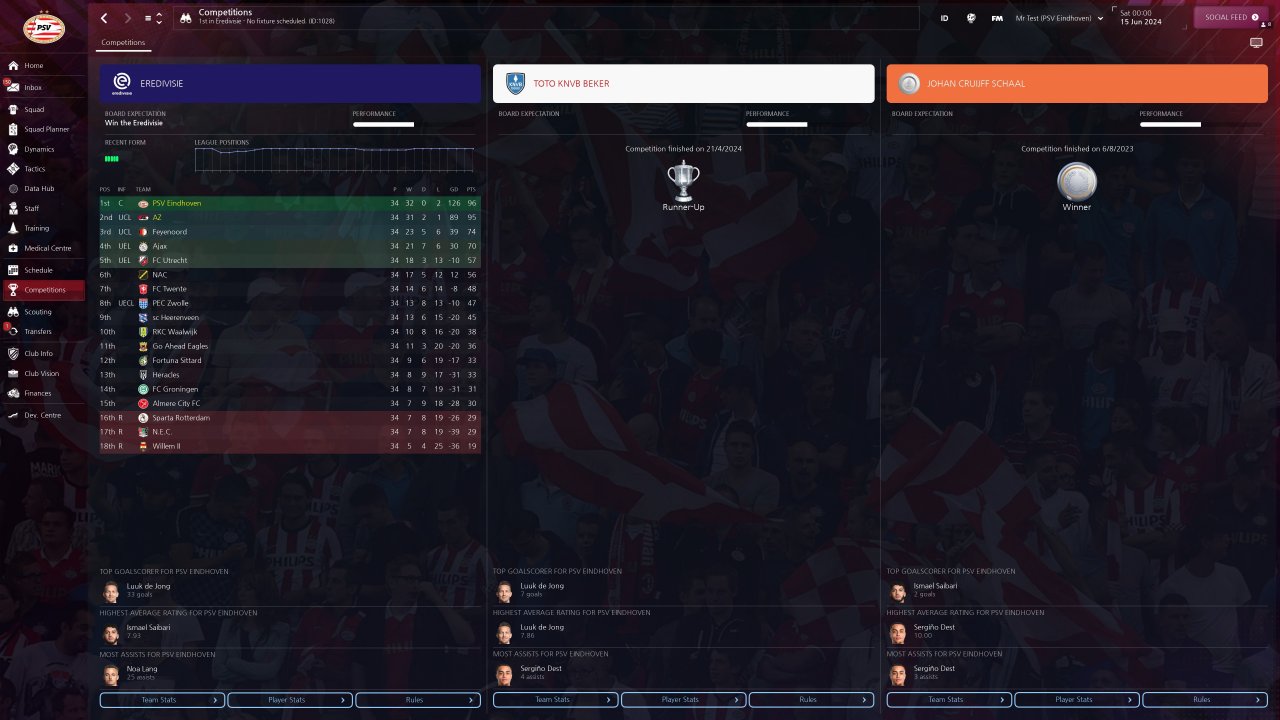The width and height of the screenshot is (1280, 720).
Task: Open the Eredivisie competition header
Action: tap(290, 84)
